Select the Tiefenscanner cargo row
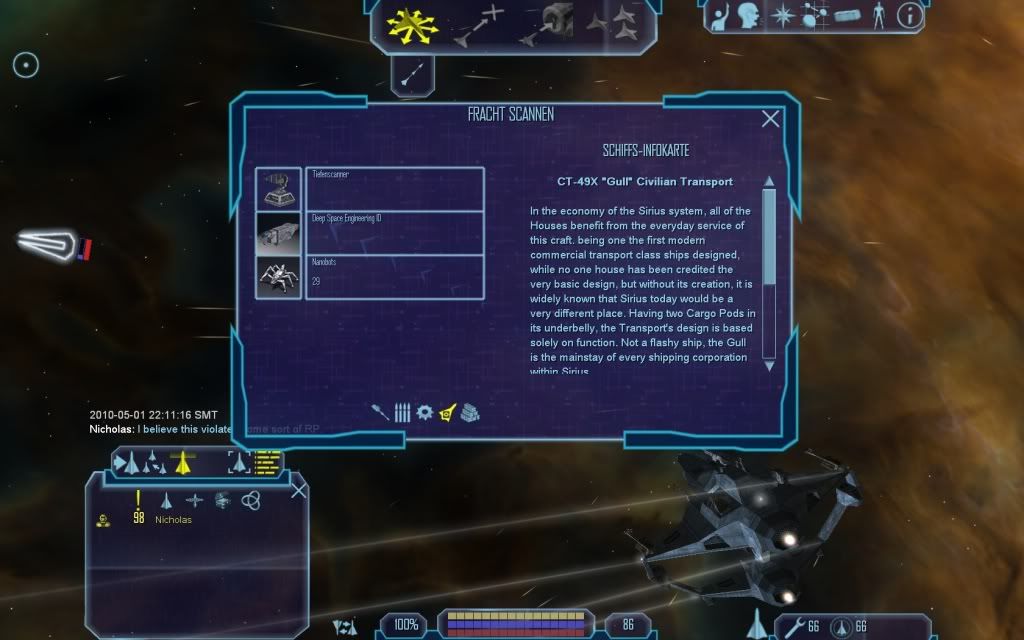1024x640 pixels. [394, 189]
